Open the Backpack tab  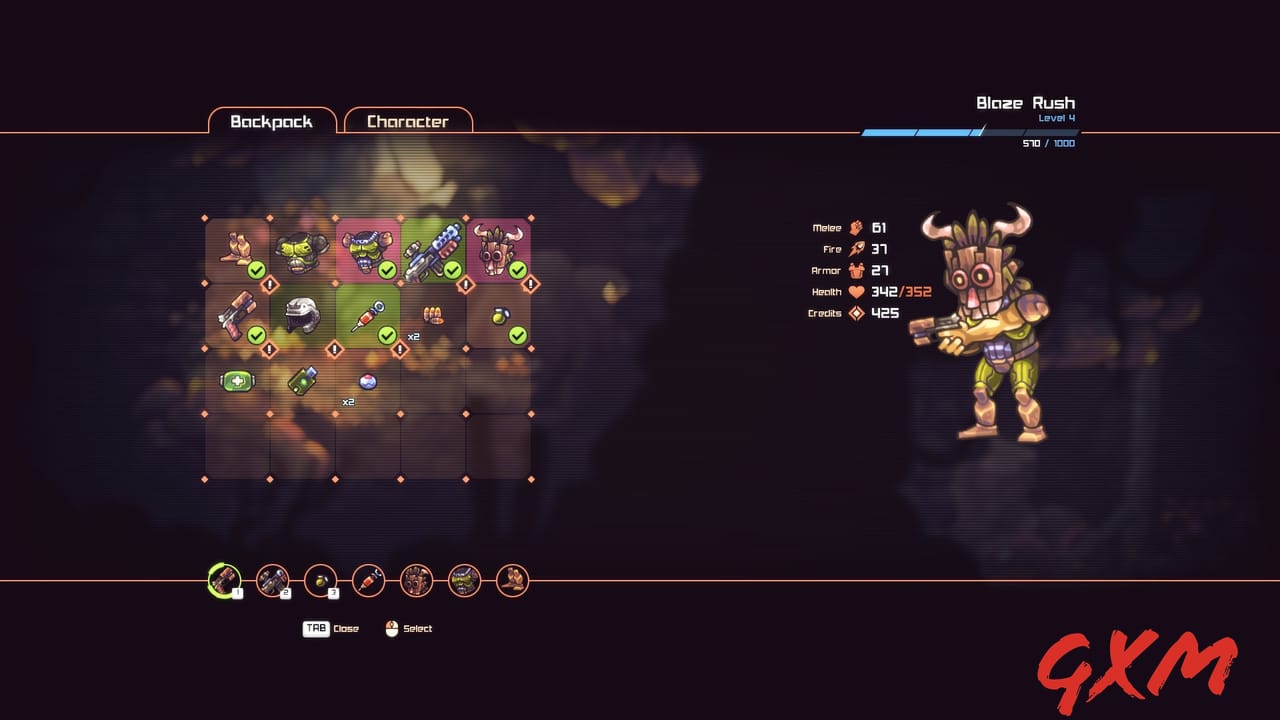pyautogui.click(x=272, y=121)
